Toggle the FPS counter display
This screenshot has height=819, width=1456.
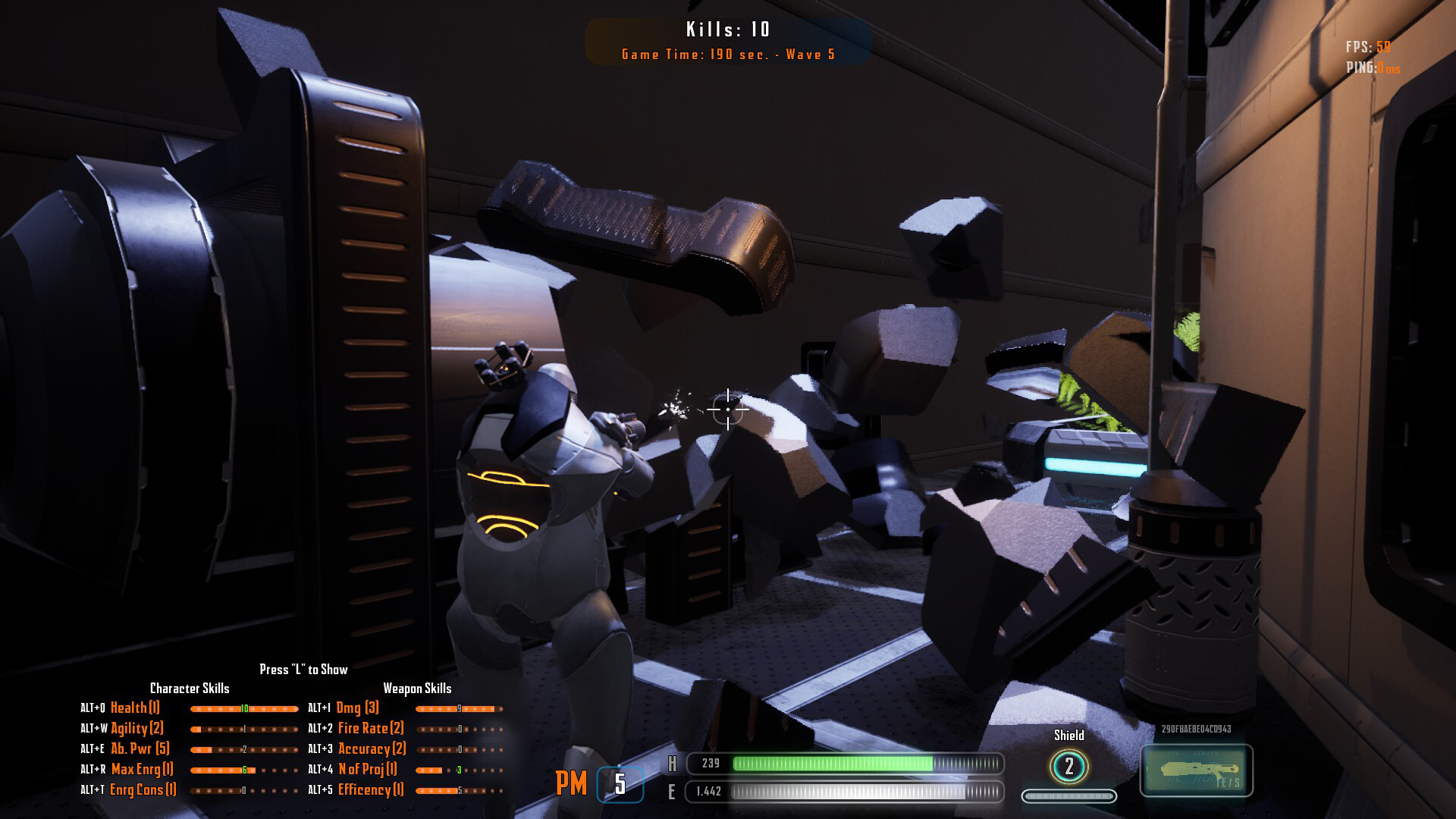[x=1370, y=47]
